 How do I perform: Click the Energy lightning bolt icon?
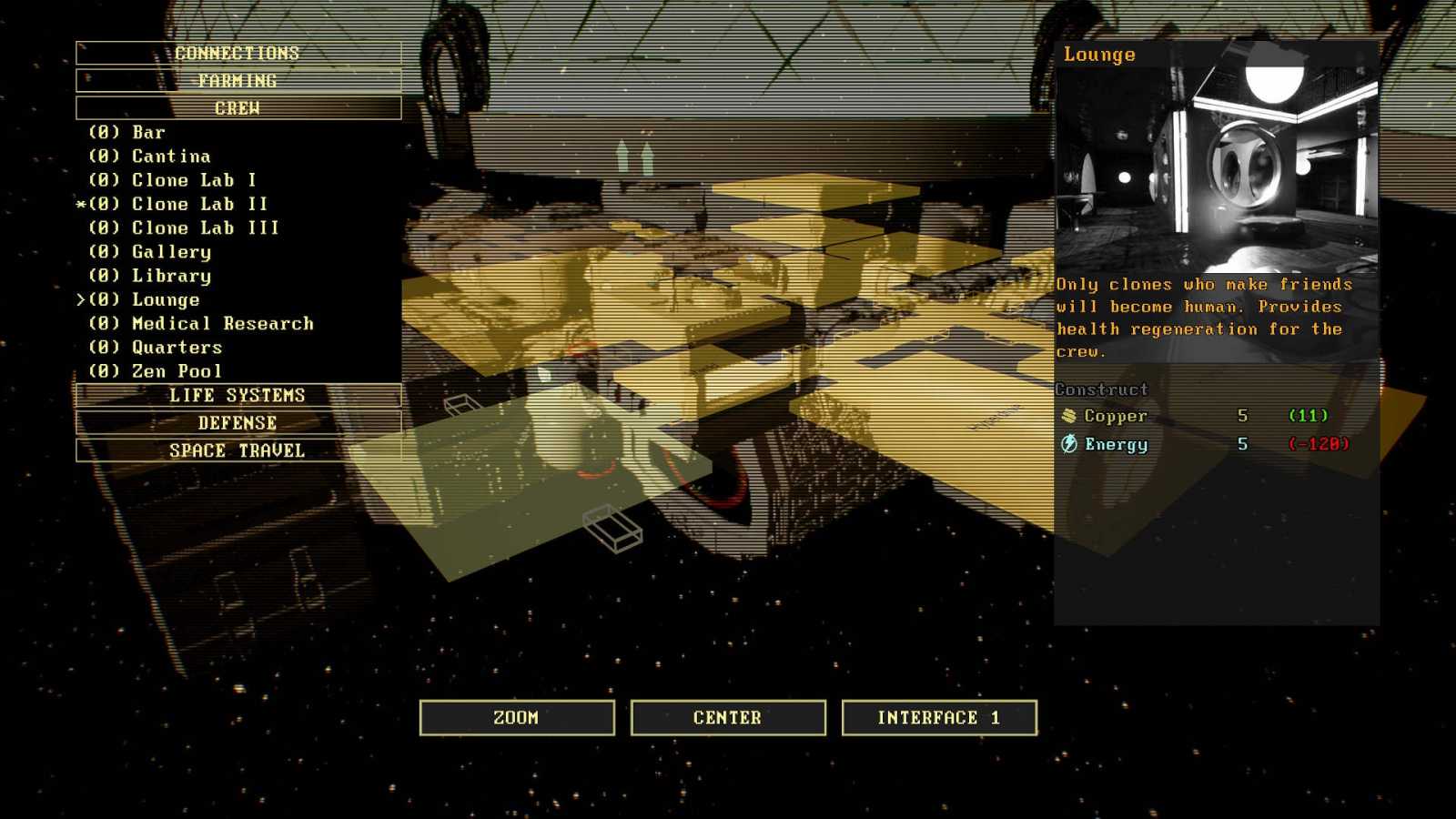click(1070, 445)
